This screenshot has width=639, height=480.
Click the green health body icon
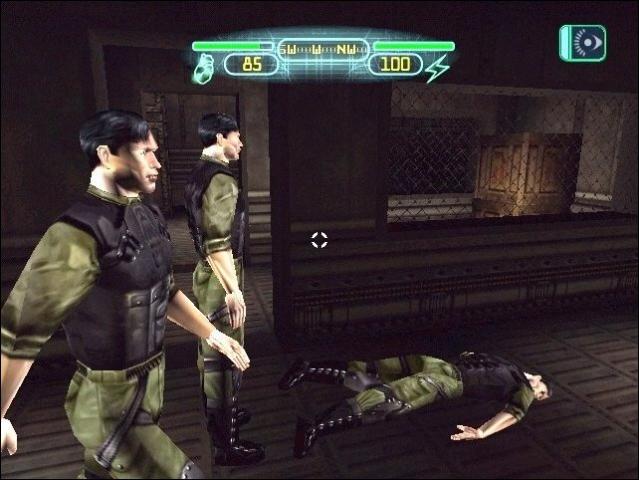pos(204,68)
